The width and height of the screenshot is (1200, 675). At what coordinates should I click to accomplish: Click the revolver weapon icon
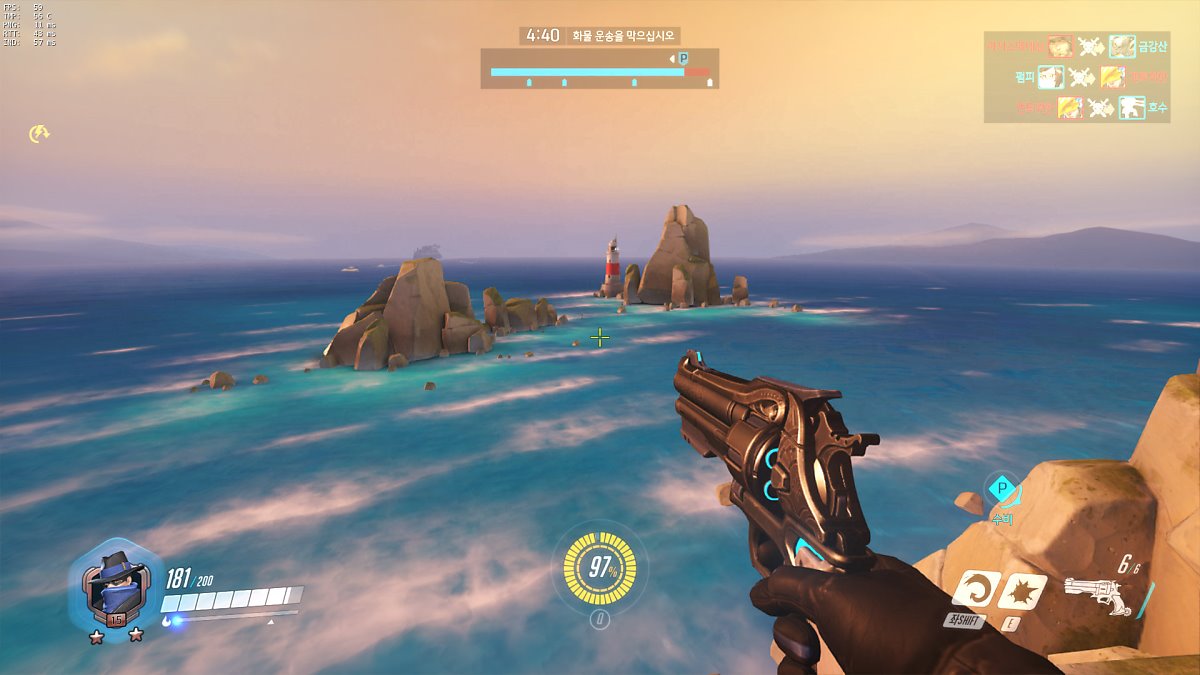click(x=1097, y=595)
